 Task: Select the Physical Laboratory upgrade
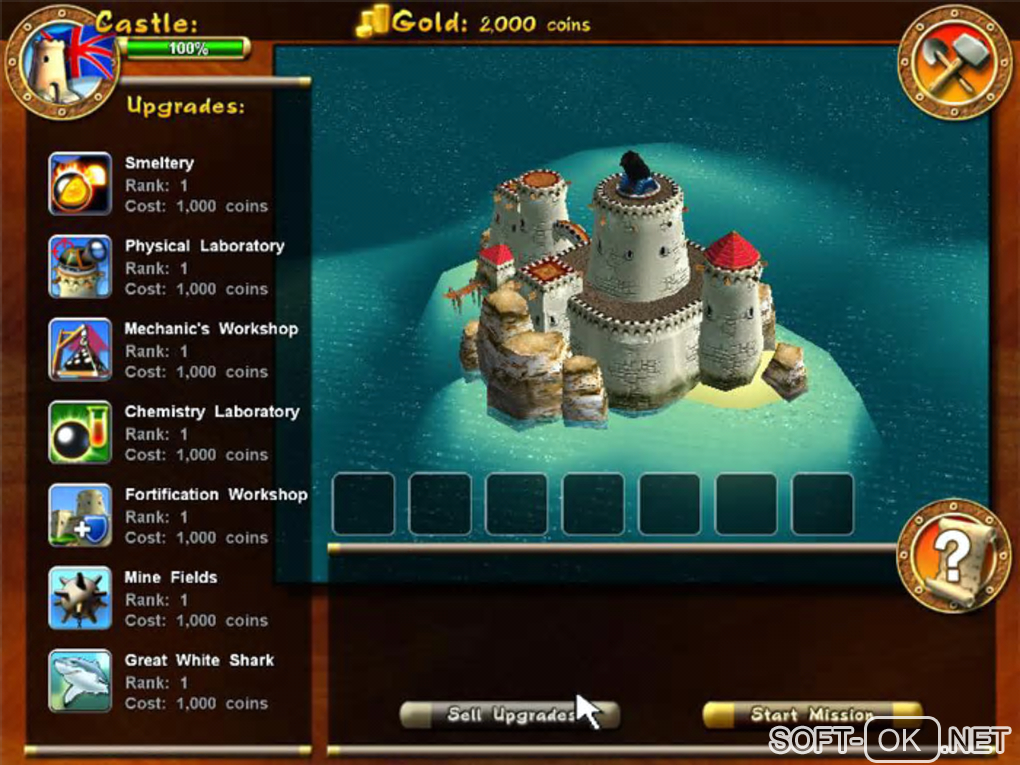tap(80, 267)
